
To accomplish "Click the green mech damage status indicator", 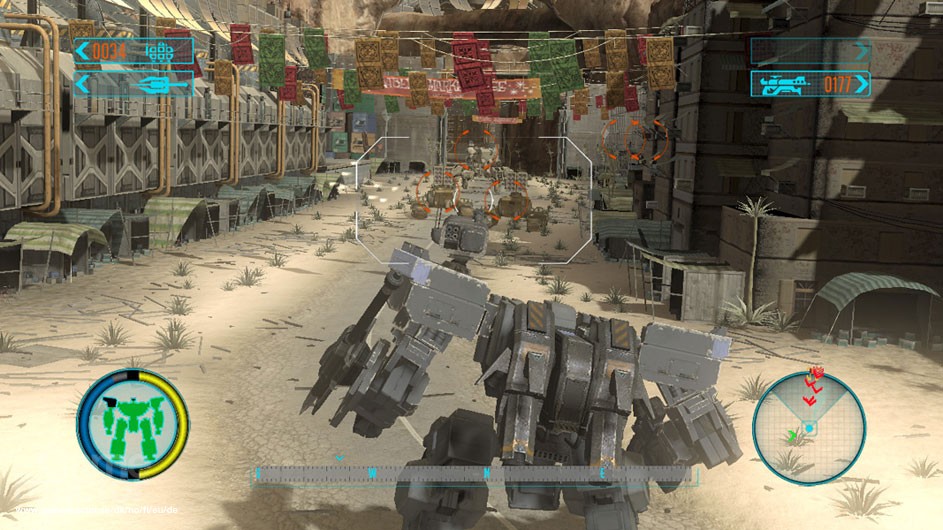I will (132, 424).
